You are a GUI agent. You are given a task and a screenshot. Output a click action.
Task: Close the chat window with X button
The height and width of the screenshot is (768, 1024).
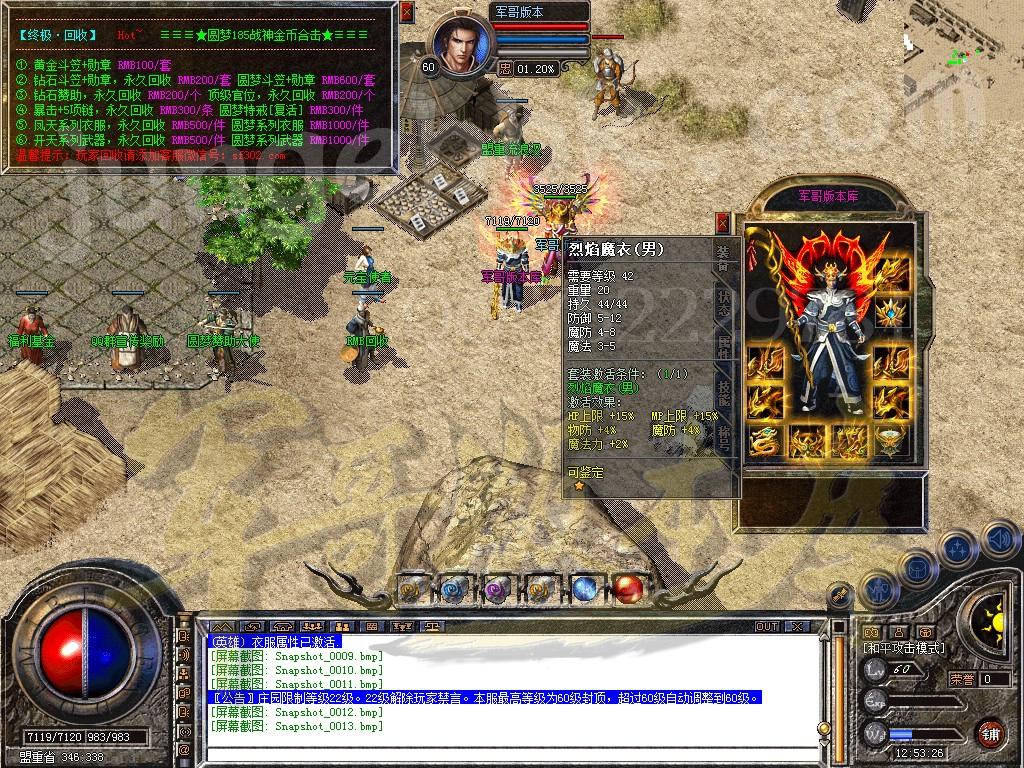[x=797, y=626]
